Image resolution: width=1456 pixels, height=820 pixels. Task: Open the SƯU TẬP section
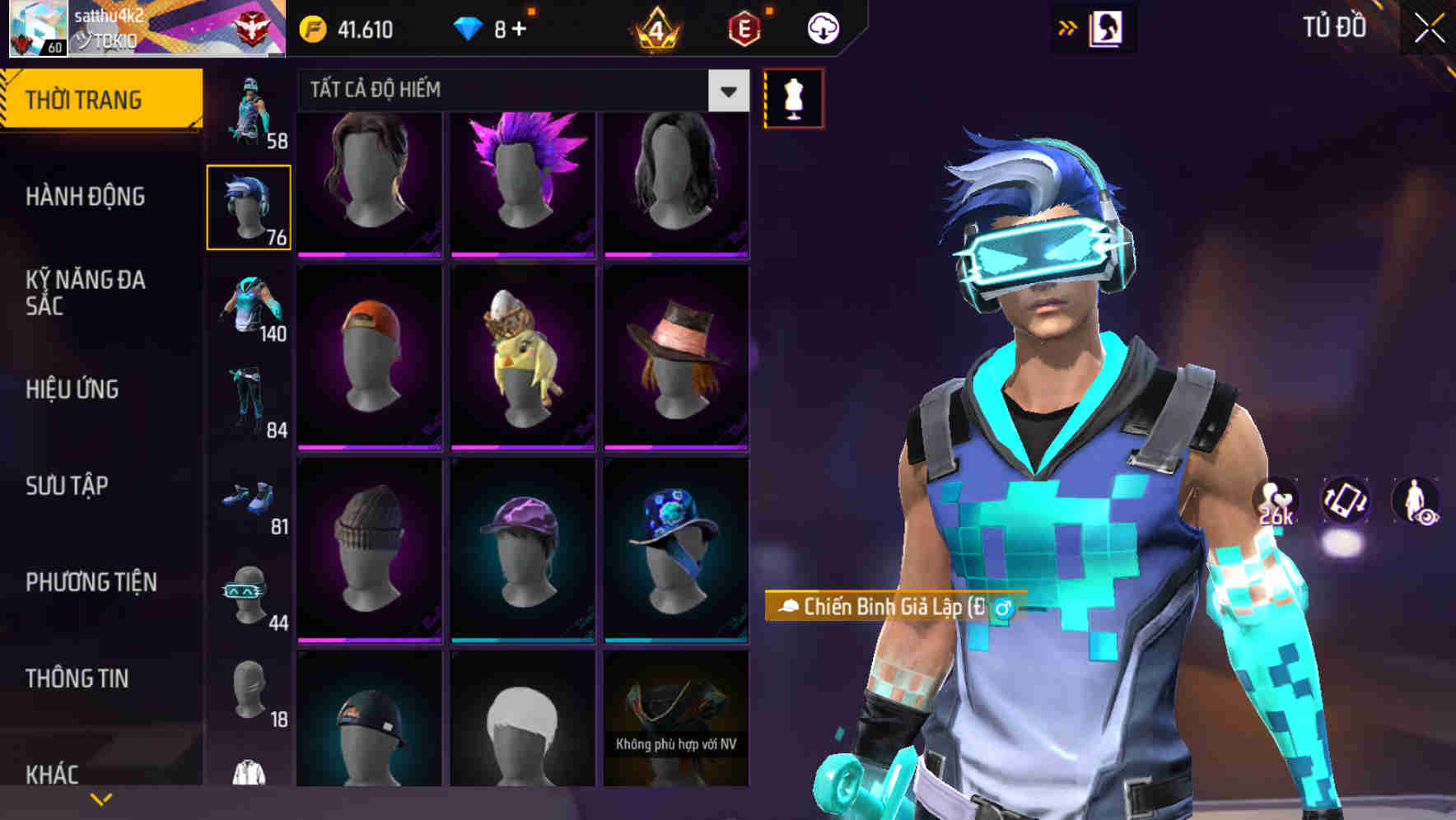pos(66,486)
